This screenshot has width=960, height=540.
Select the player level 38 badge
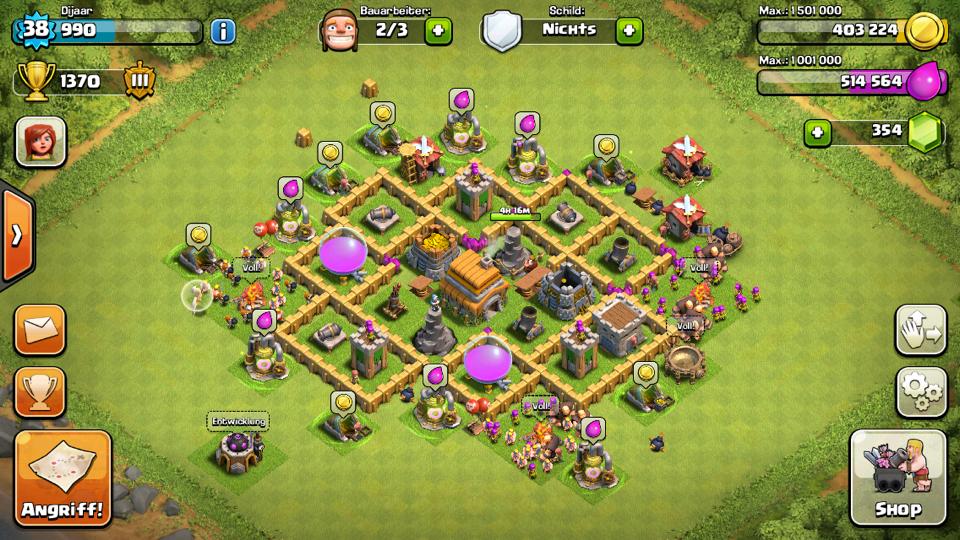point(35,30)
